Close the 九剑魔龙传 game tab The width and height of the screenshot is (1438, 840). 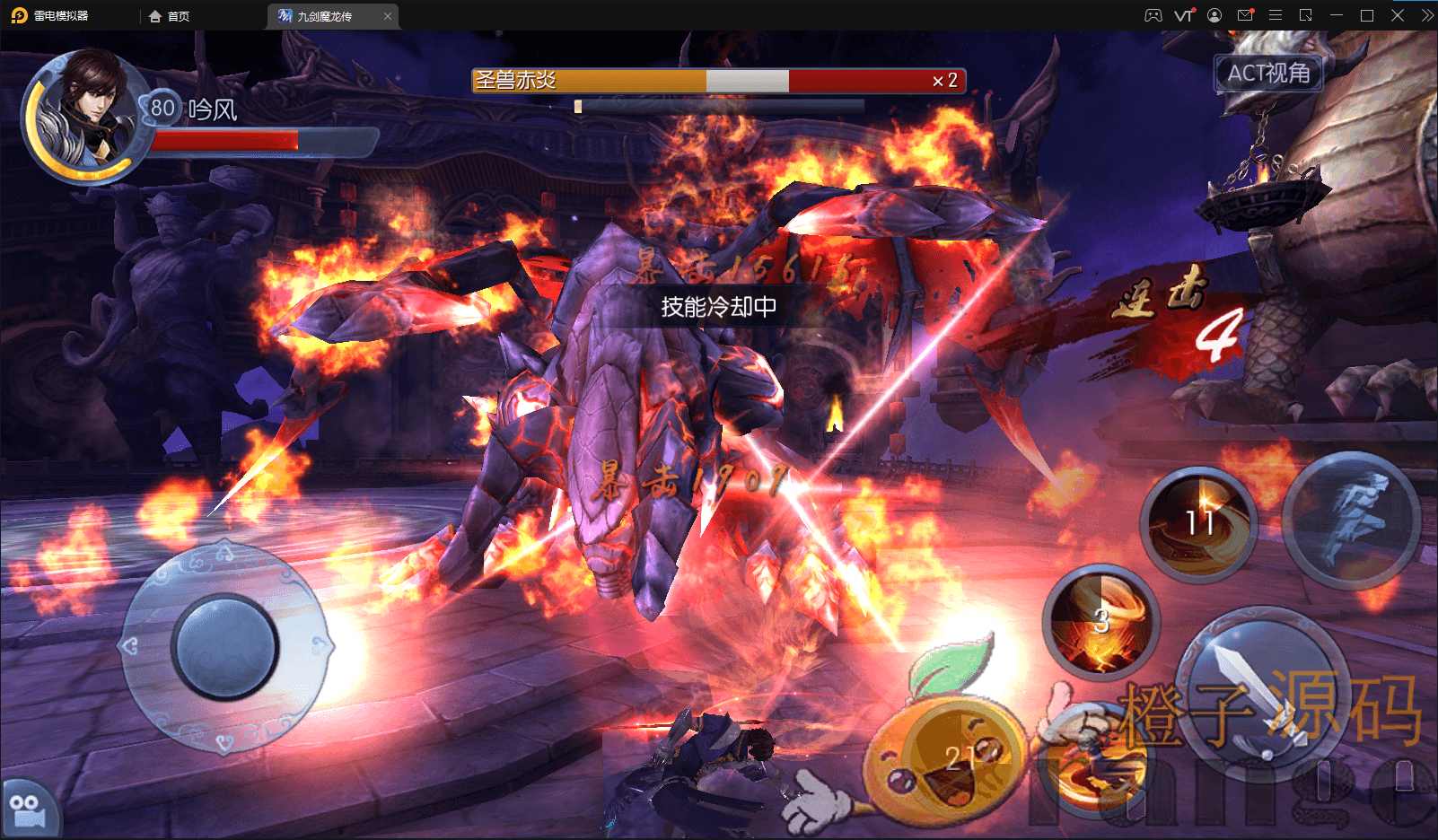[x=388, y=16]
